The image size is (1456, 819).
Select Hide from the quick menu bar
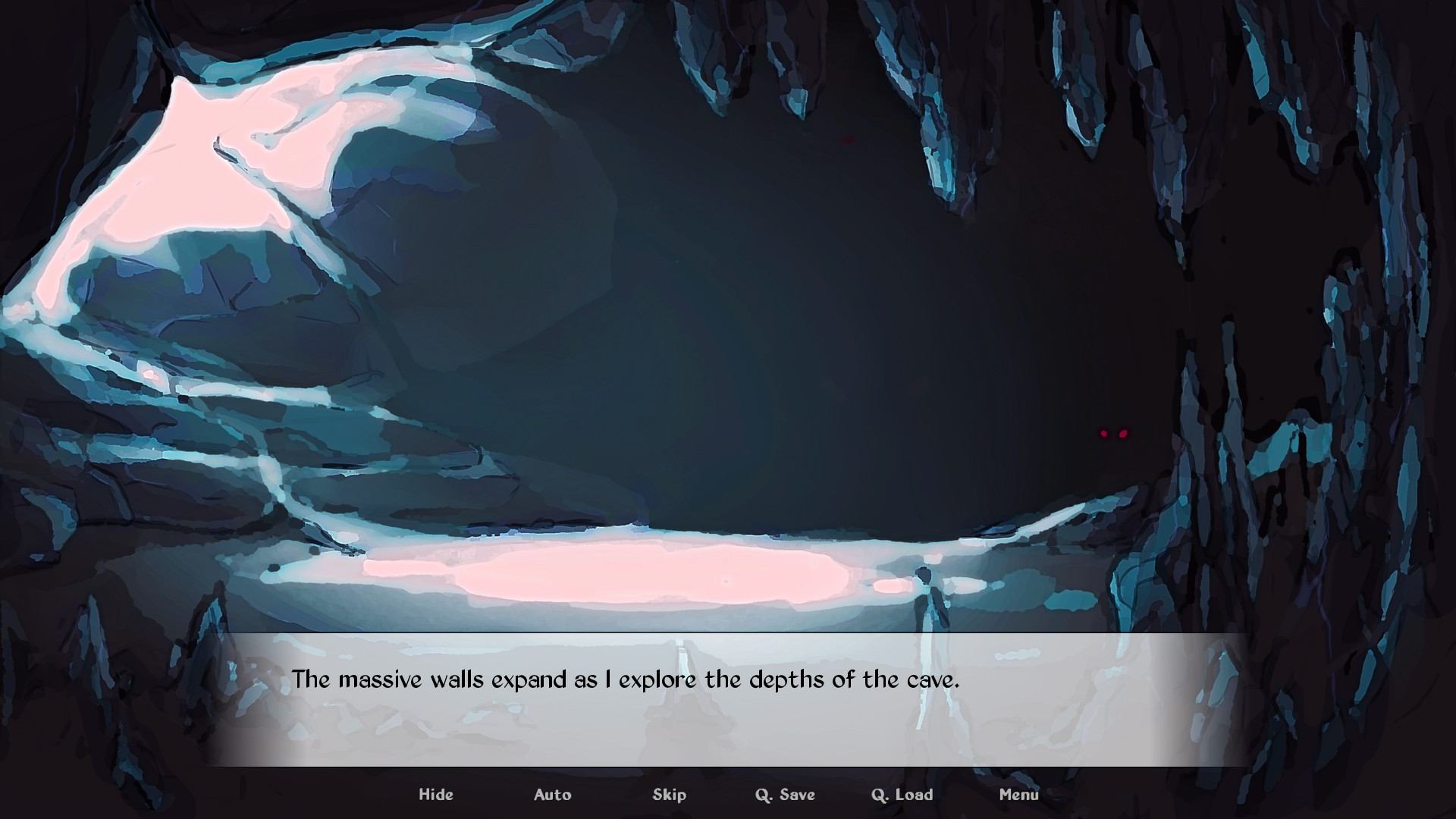436,794
